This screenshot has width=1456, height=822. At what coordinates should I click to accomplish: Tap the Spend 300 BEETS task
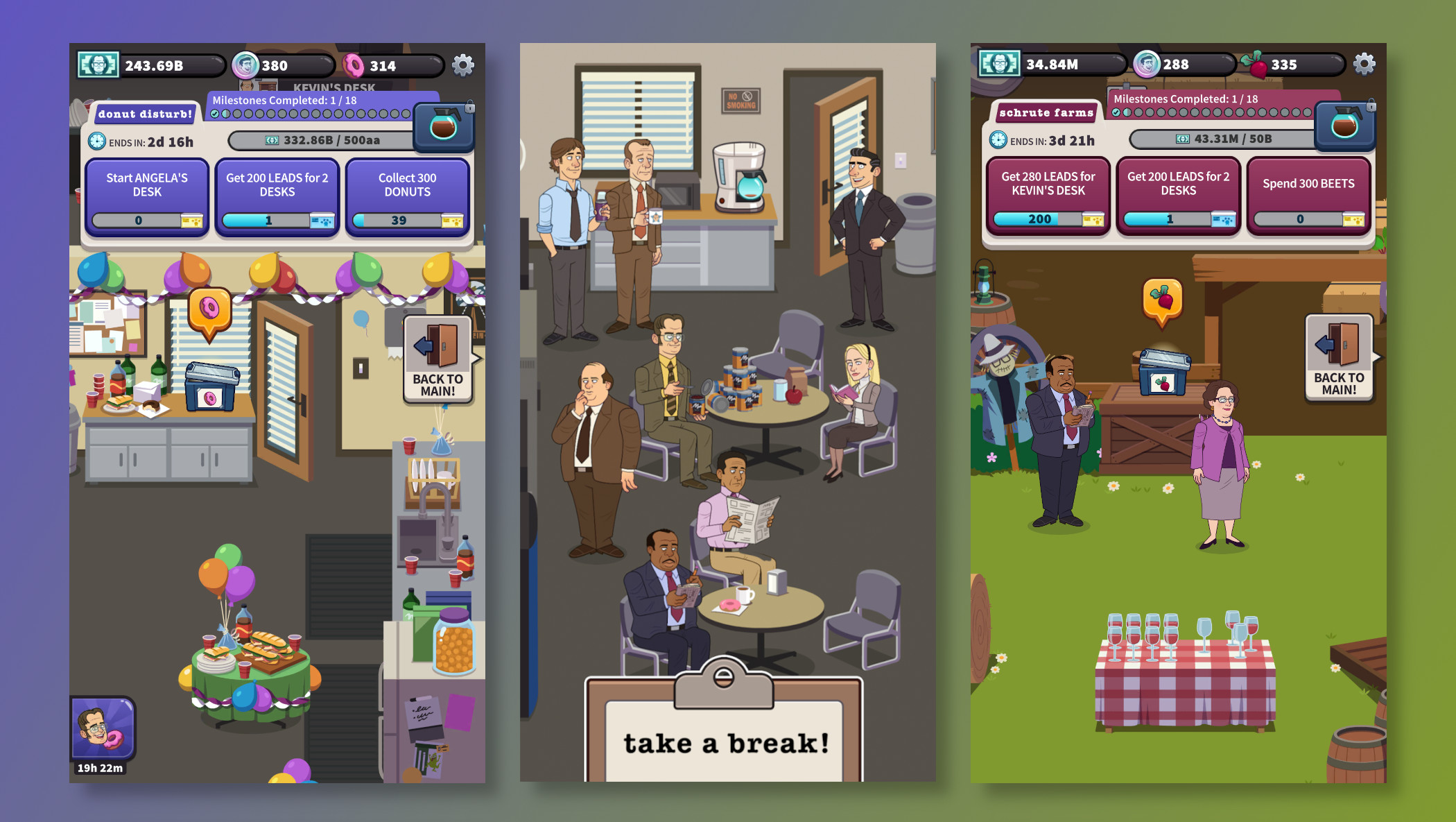pos(1309,194)
